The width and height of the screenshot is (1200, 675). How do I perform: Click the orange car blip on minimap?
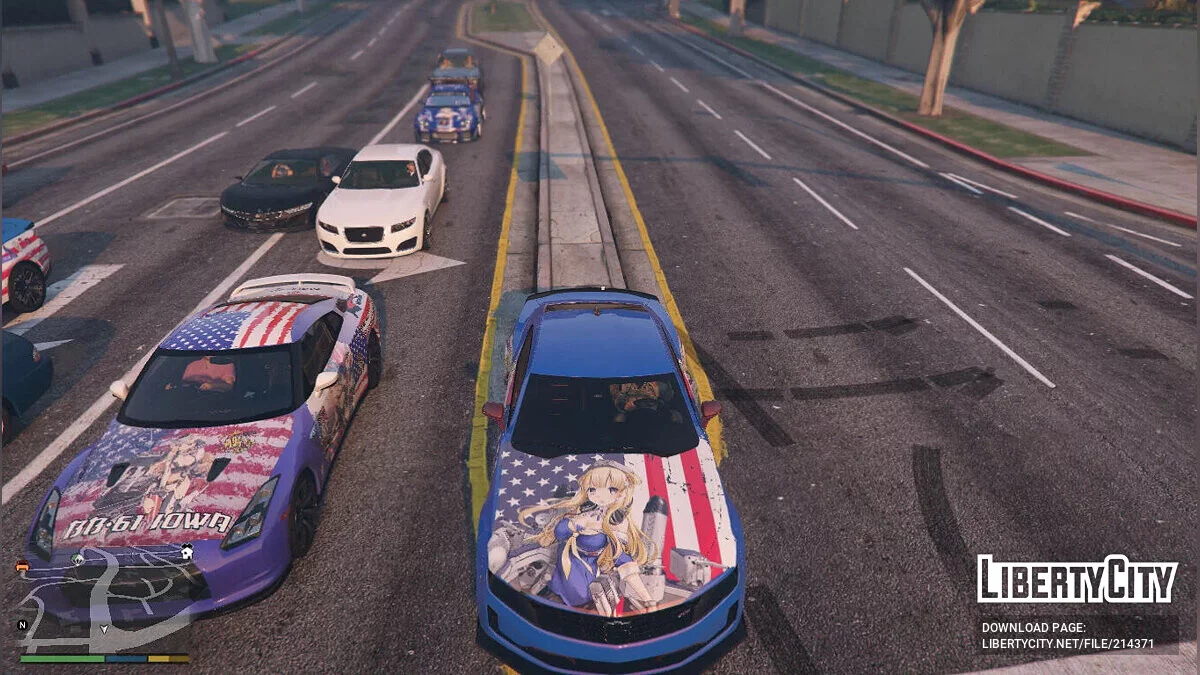(22, 566)
